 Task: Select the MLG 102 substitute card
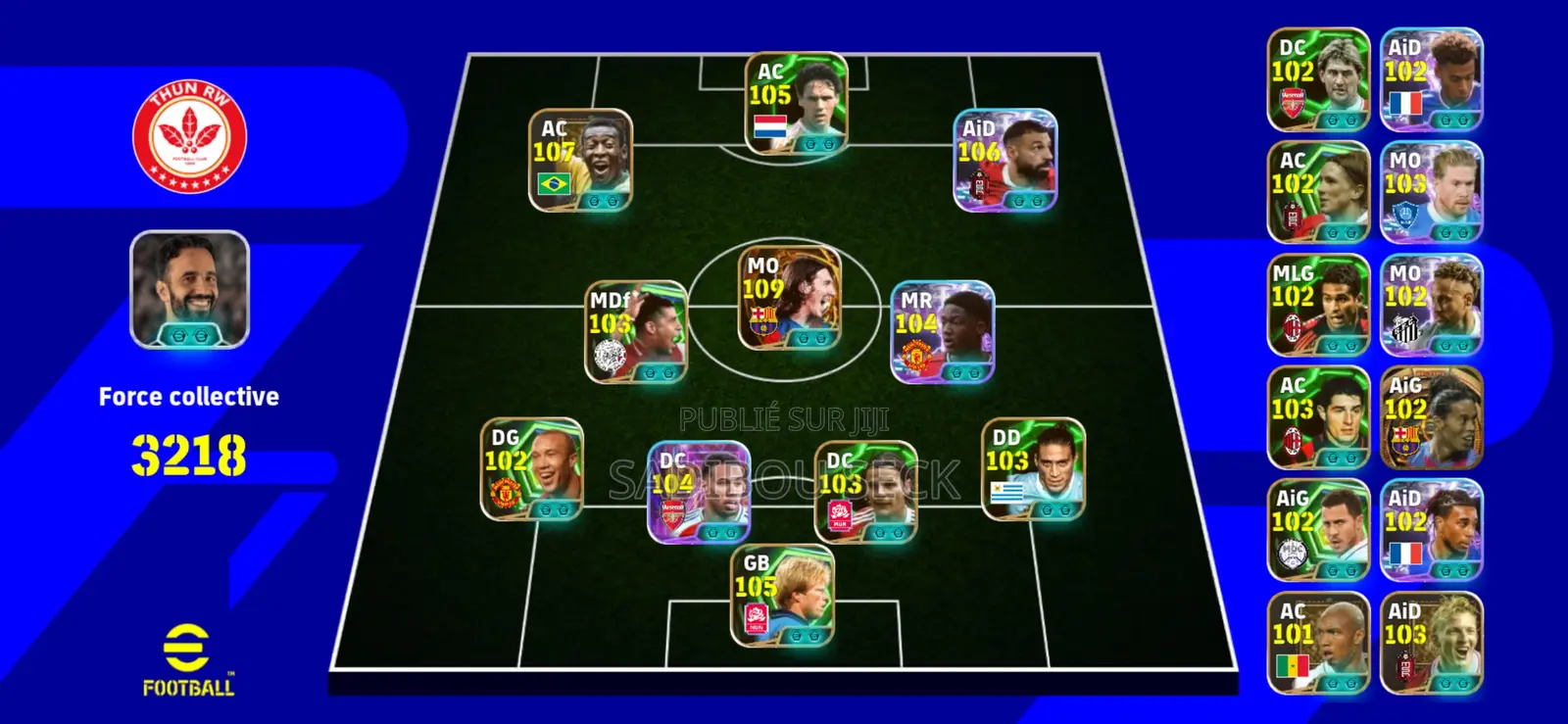pos(1318,305)
